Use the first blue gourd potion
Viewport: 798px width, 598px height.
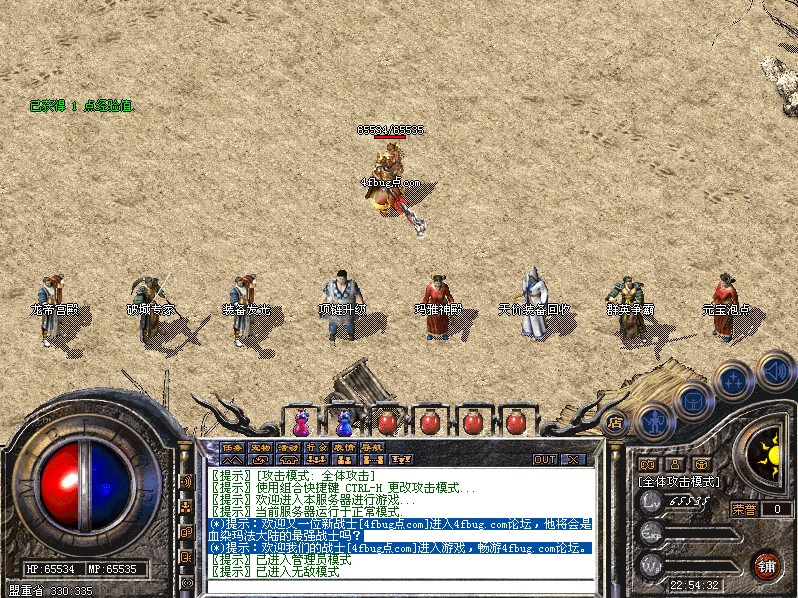pyautogui.click(x=301, y=421)
